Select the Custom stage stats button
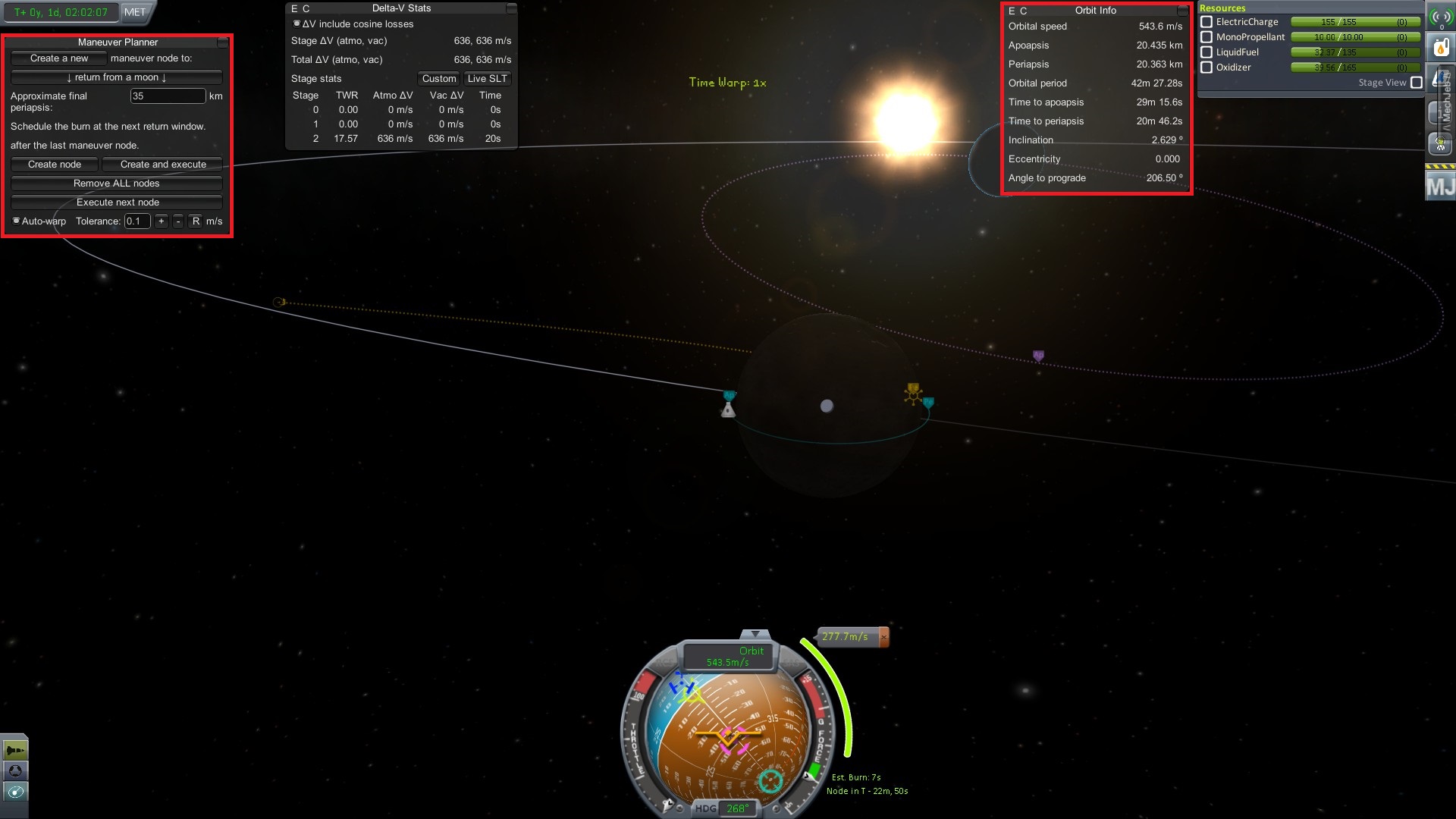 (439, 79)
